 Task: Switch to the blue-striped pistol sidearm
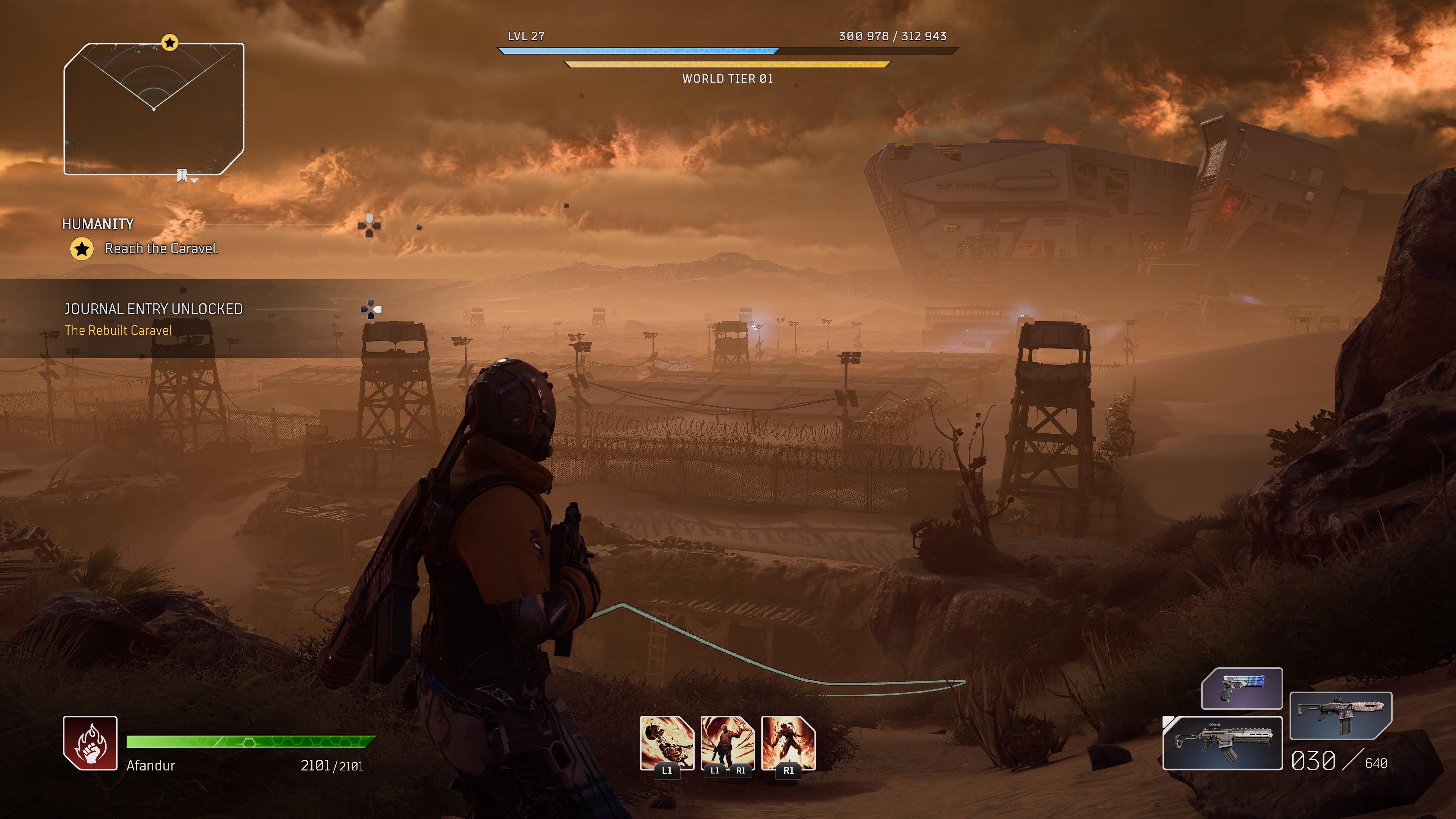point(1241,689)
